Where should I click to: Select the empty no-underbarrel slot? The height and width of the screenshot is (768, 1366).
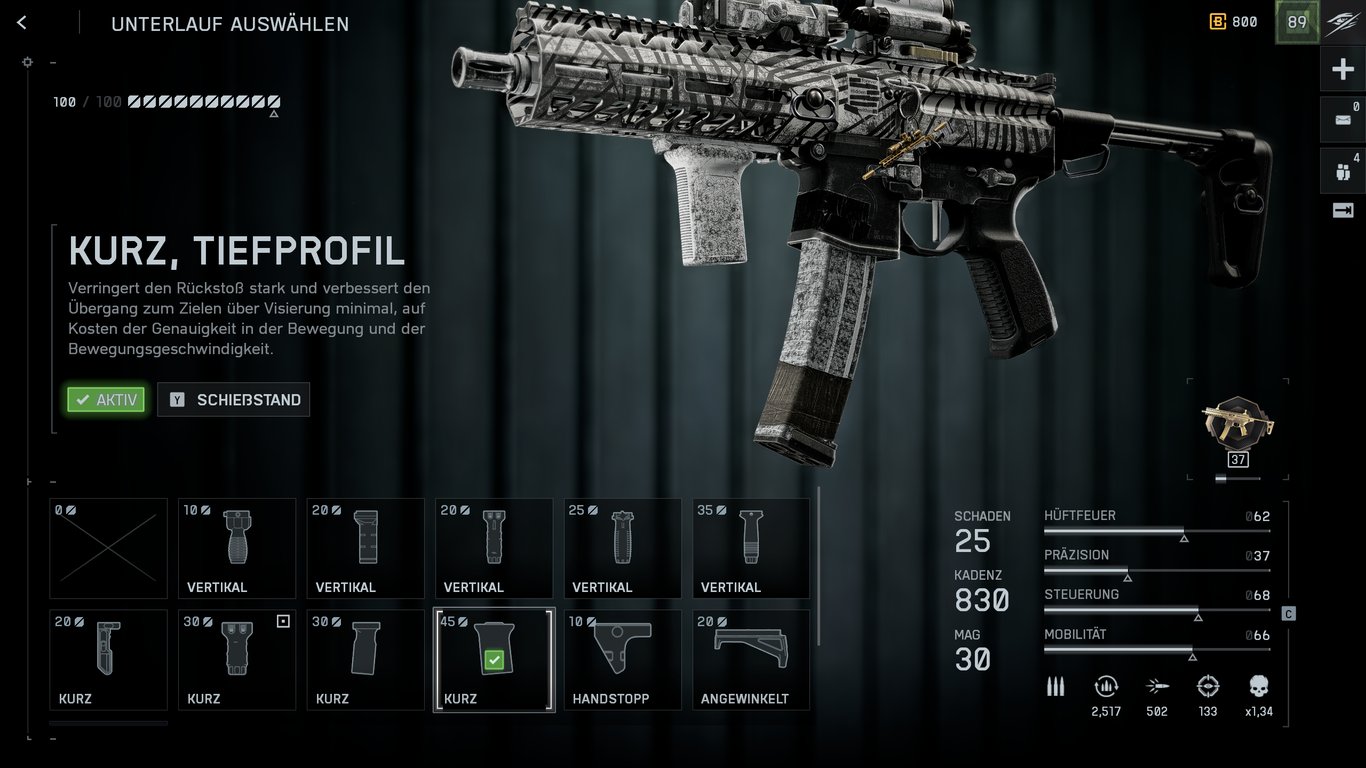pyautogui.click(x=108, y=548)
